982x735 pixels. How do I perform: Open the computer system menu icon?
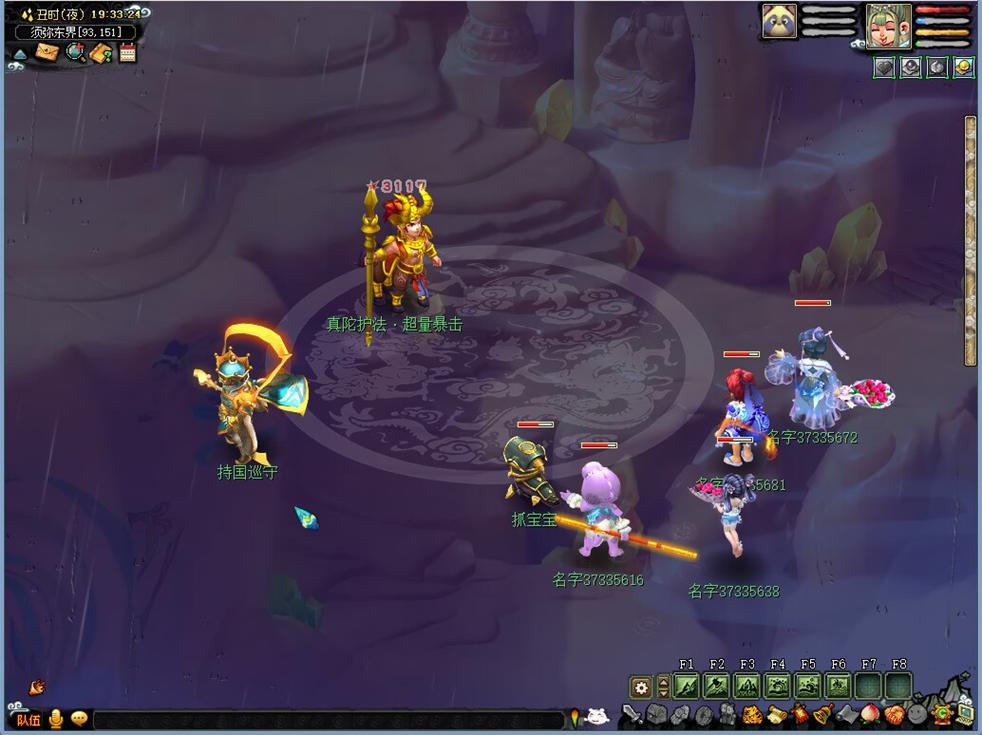pyautogui.click(x=965, y=714)
